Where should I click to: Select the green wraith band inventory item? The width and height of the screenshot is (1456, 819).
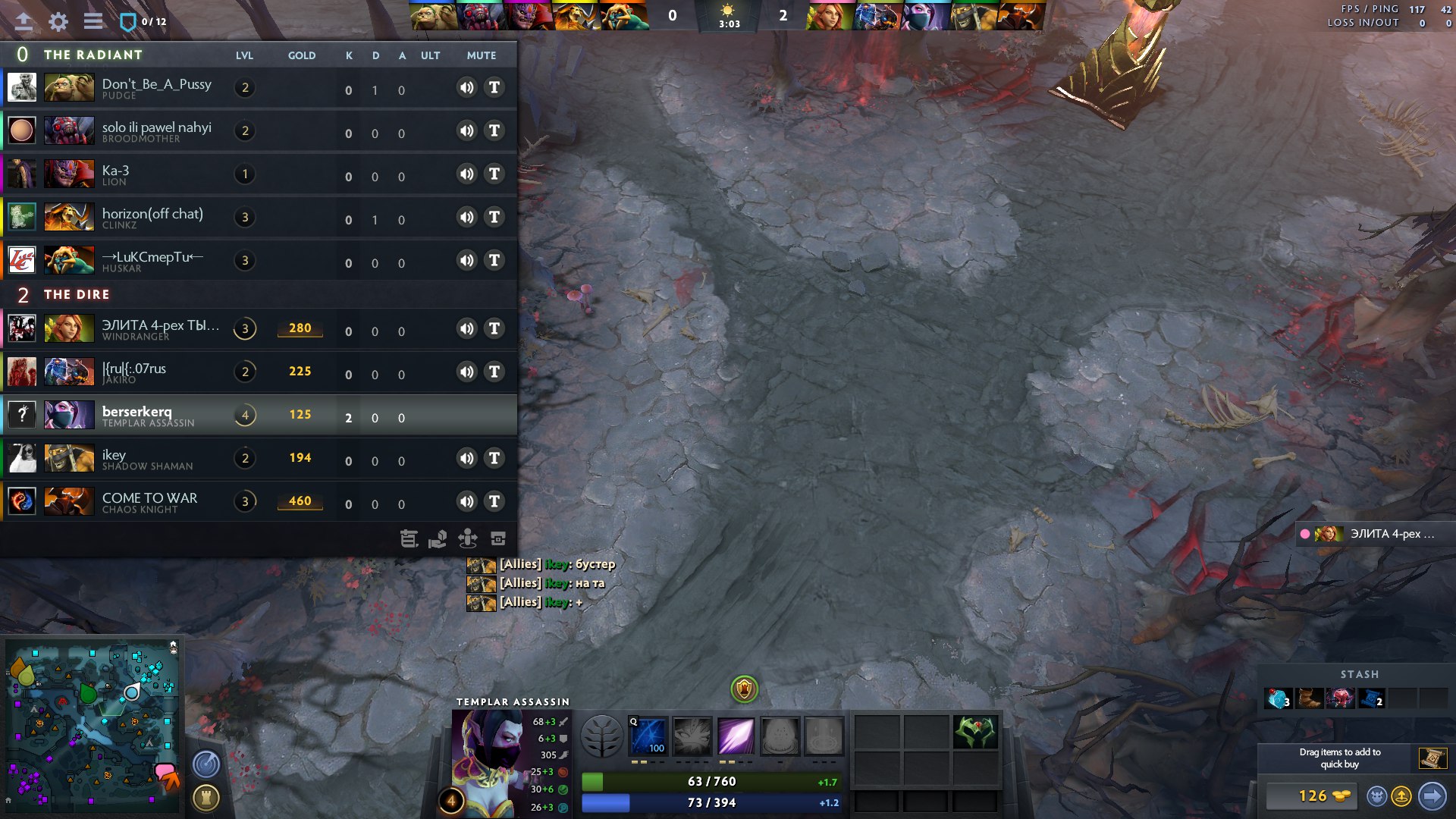974,732
